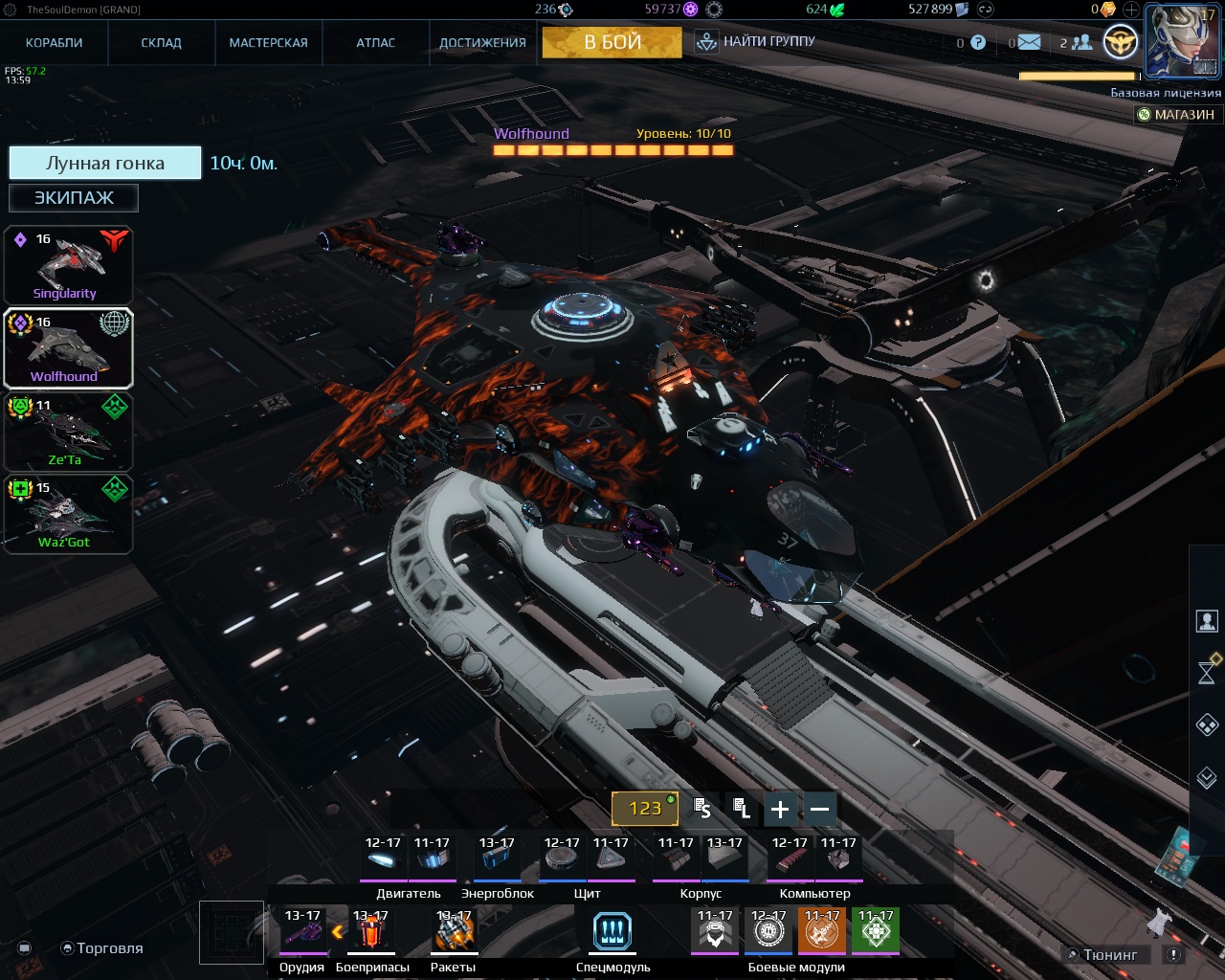Open the player avatar profile

click(x=1183, y=41)
